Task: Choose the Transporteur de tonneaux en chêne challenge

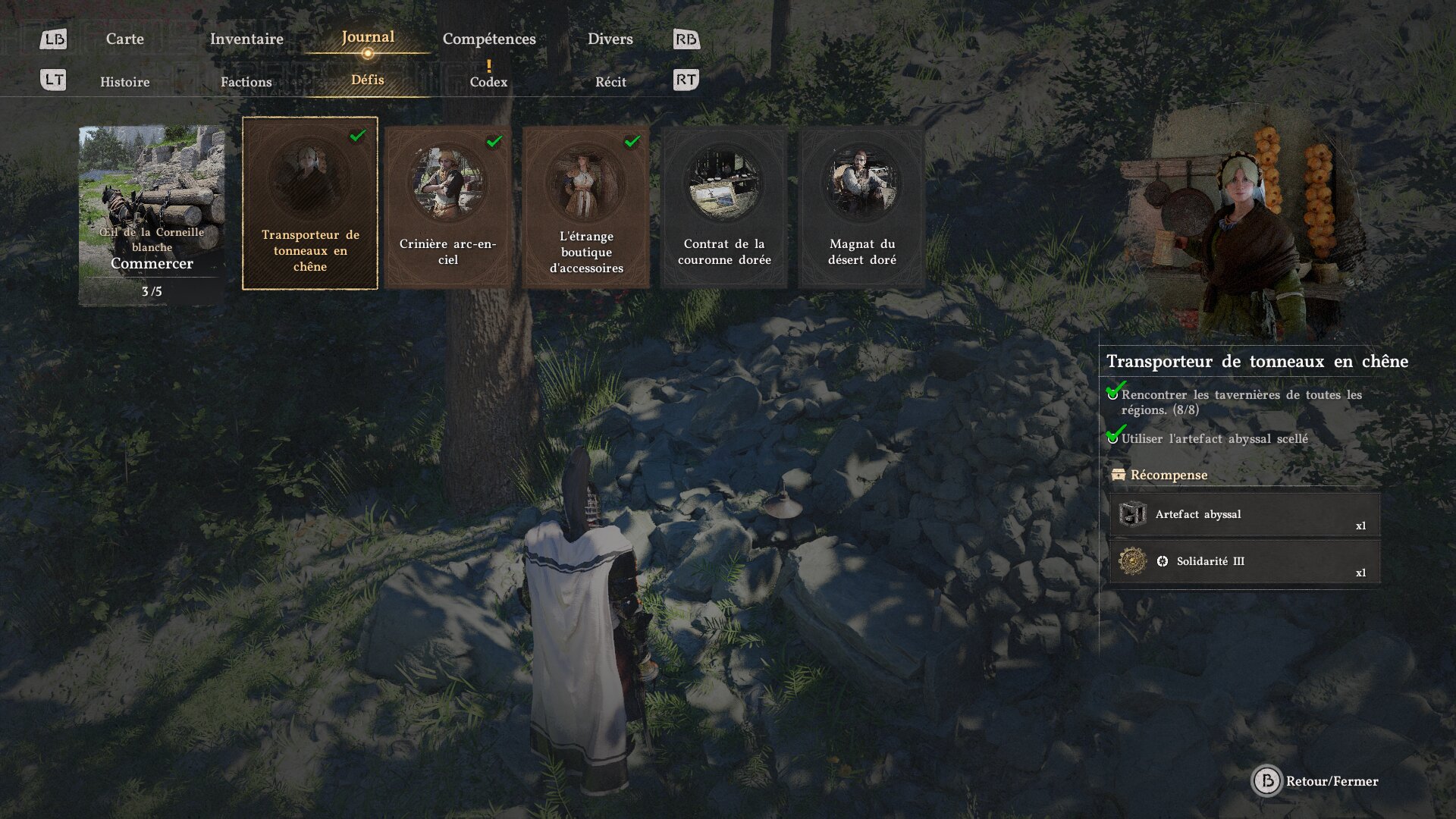Action: tap(310, 203)
